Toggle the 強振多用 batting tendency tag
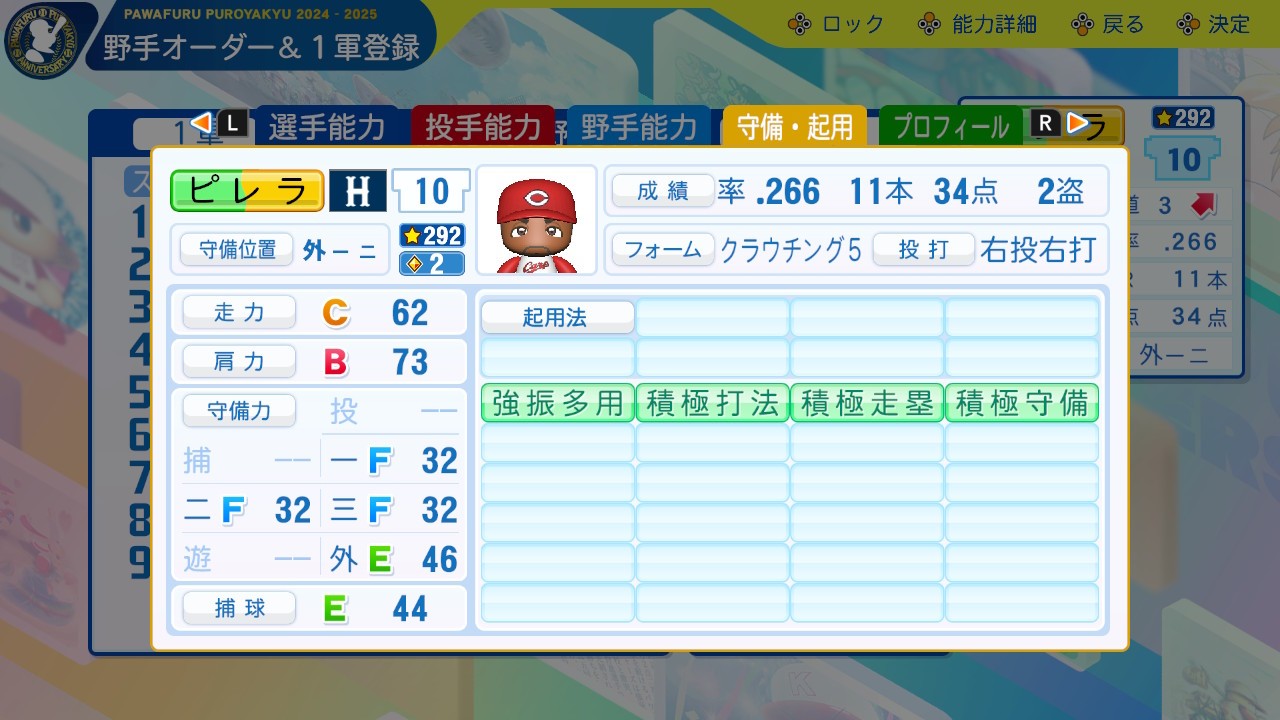Screen dimensions: 1280x720 tap(556, 403)
